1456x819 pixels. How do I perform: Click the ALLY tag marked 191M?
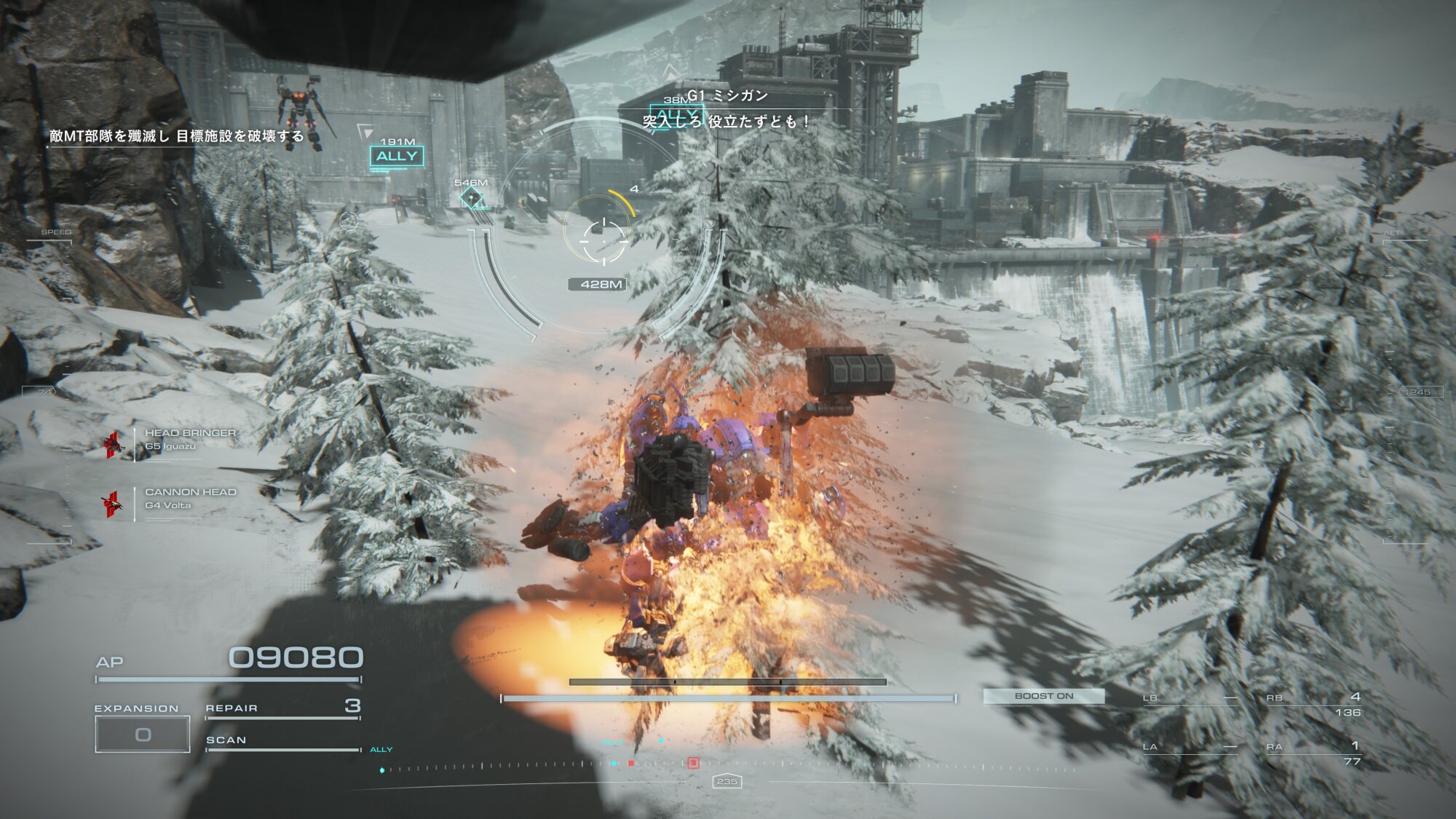(x=397, y=157)
